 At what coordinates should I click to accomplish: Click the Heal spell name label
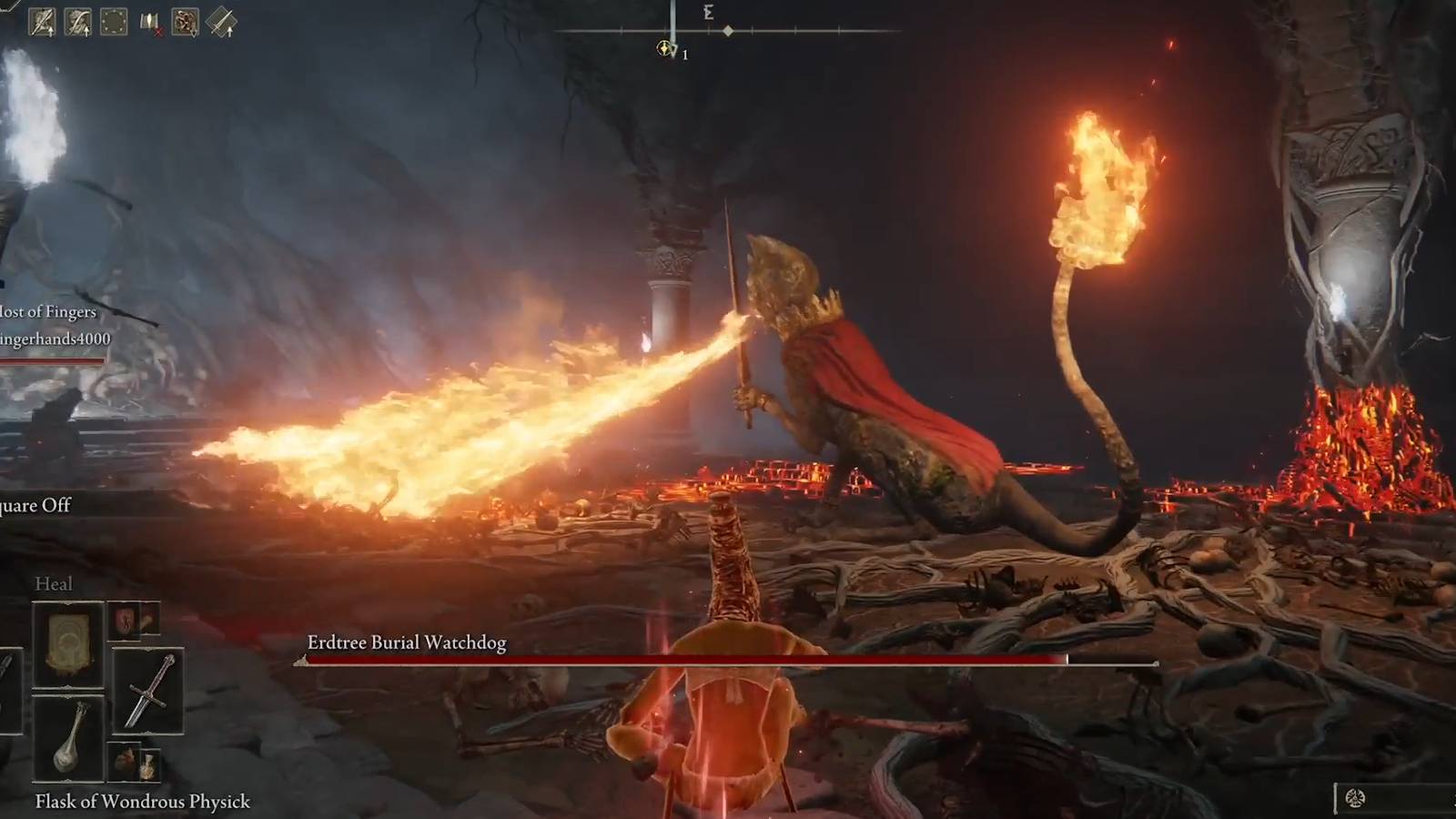(x=55, y=584)
